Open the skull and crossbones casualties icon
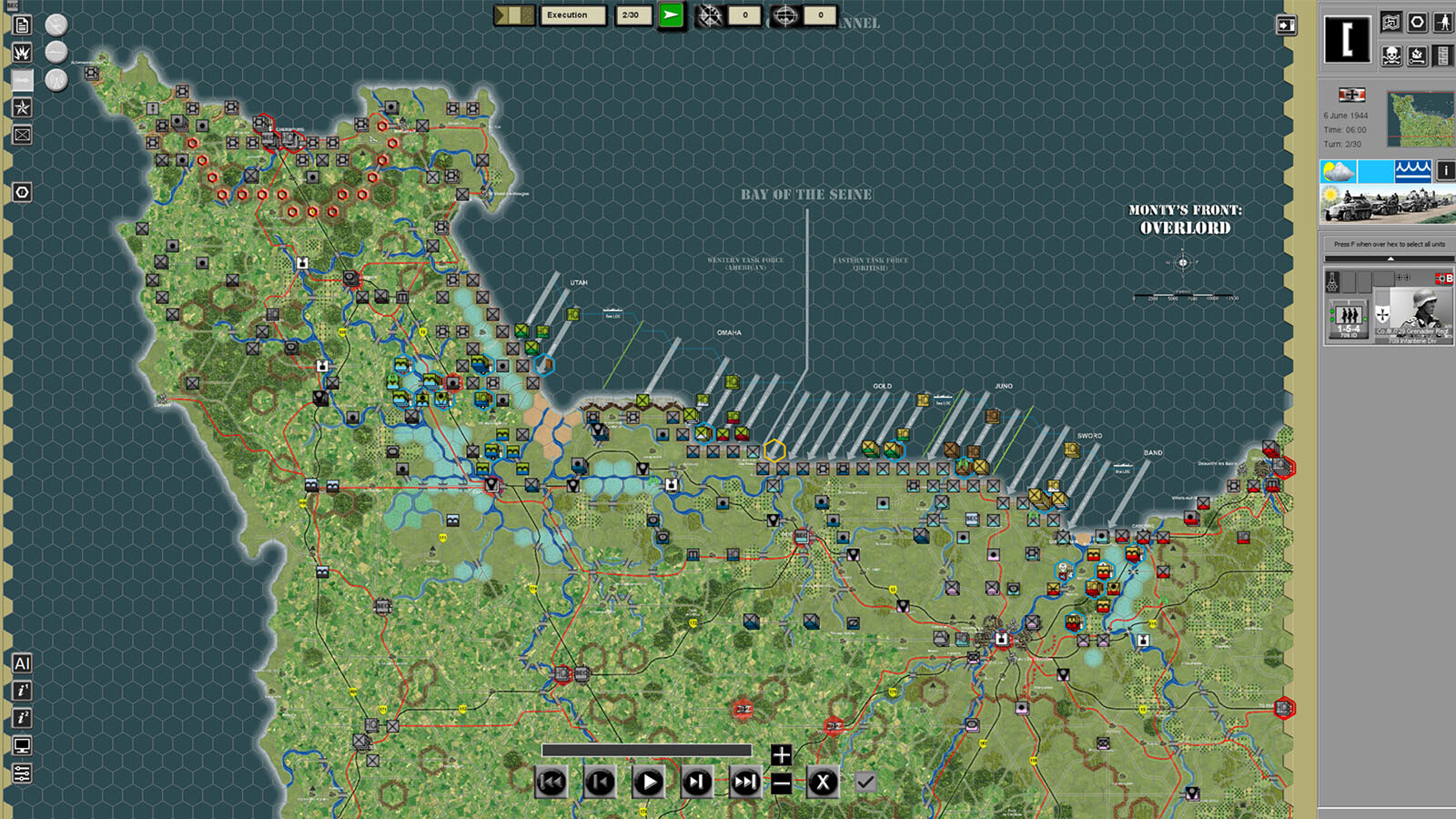This screenshot has height=819, width=1456. (1391, 56)
